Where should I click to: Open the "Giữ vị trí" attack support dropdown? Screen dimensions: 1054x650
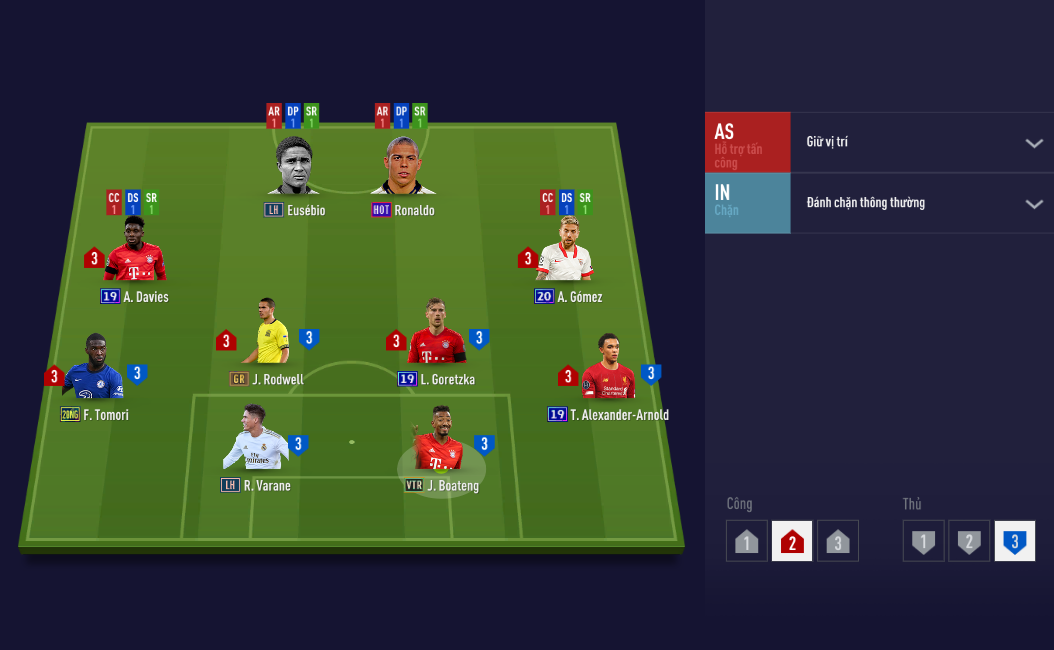click(921, 142)
